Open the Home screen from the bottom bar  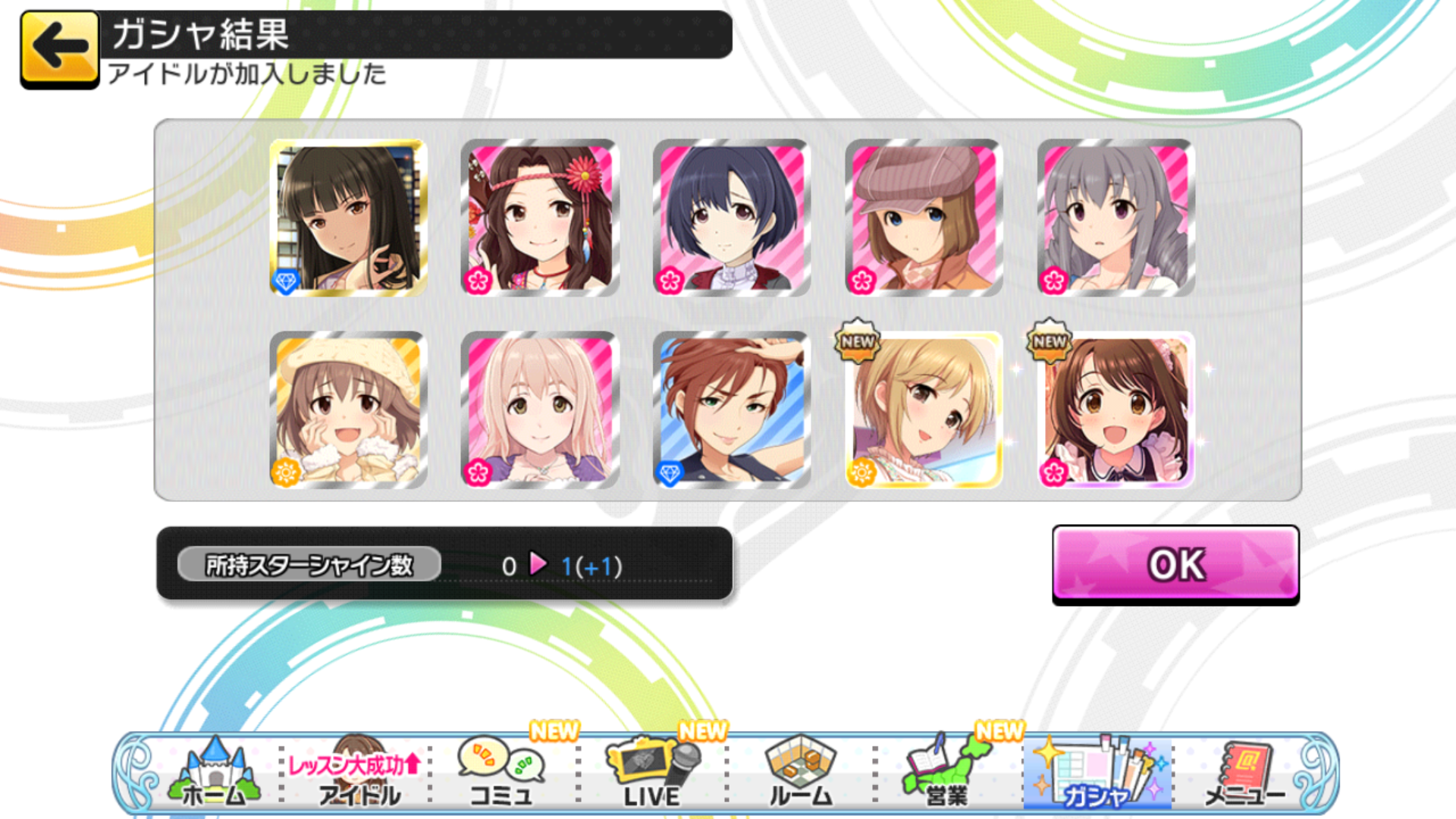214,773
